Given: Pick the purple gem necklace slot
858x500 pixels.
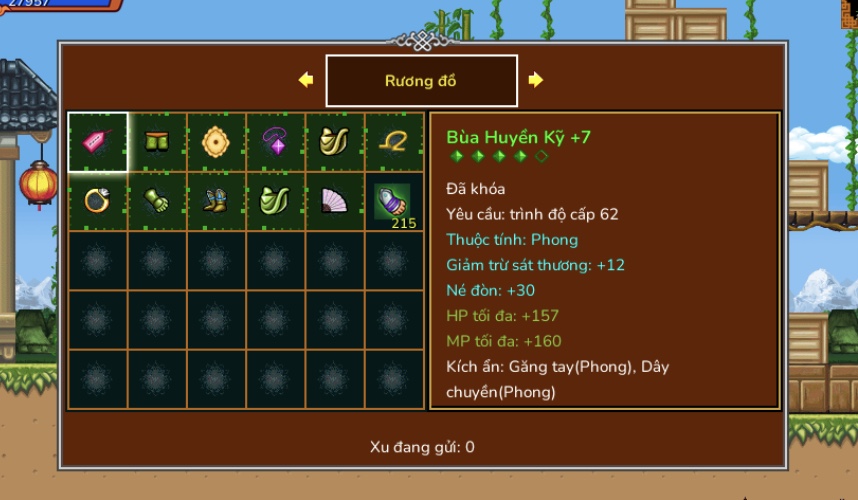Looking at the screenshot, I should (275, 142).
